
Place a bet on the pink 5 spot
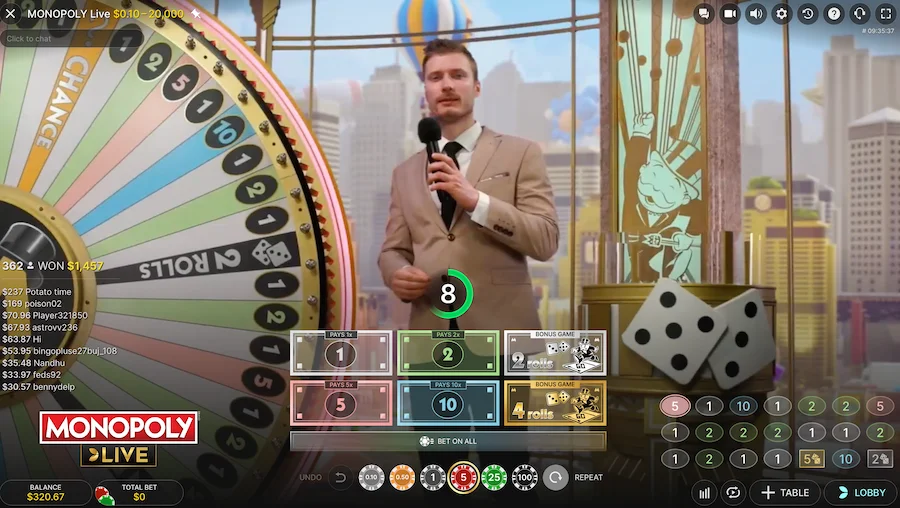341,402
